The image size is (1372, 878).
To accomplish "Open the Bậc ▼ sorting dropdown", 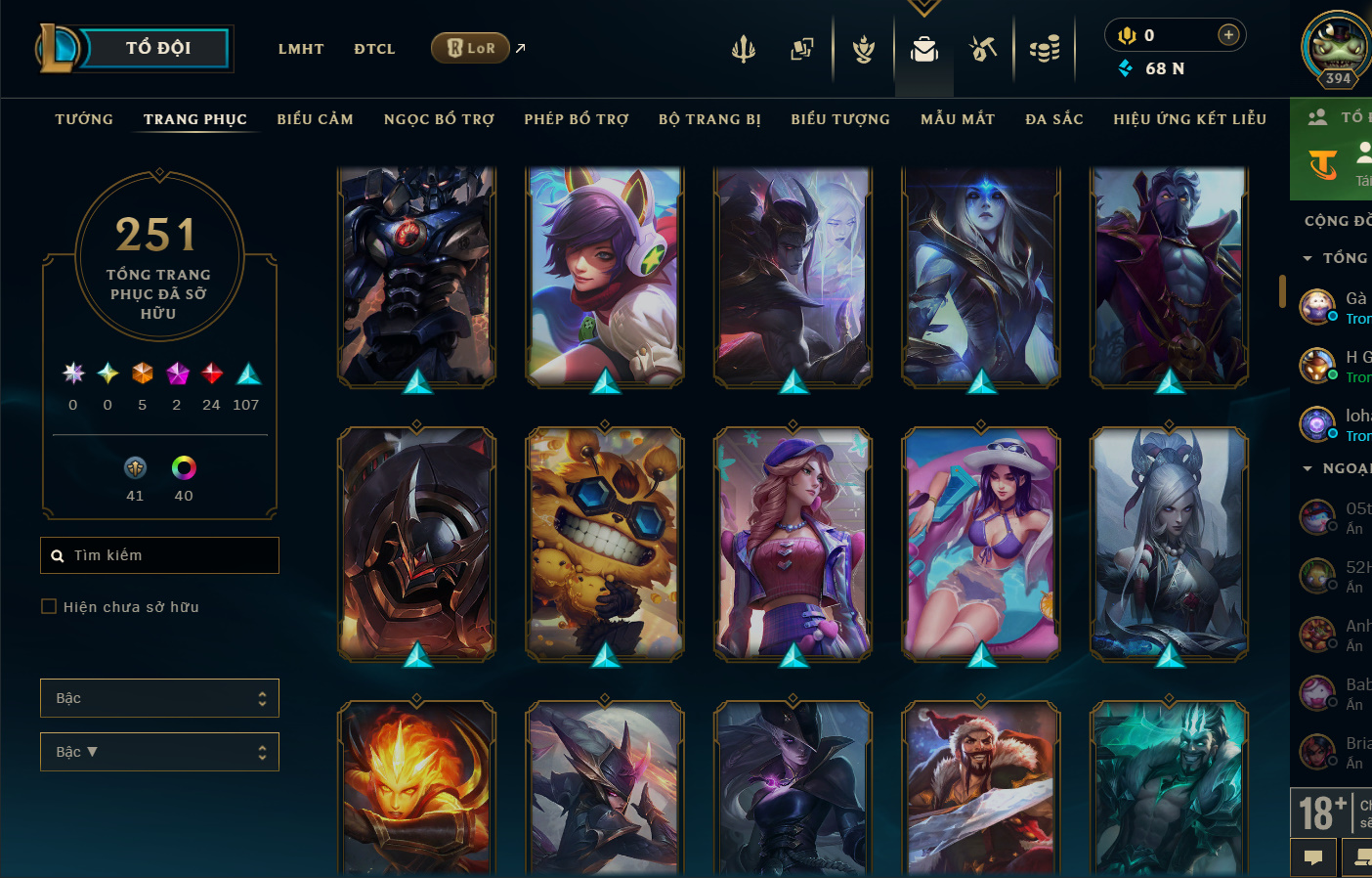I will click(159, 752).
